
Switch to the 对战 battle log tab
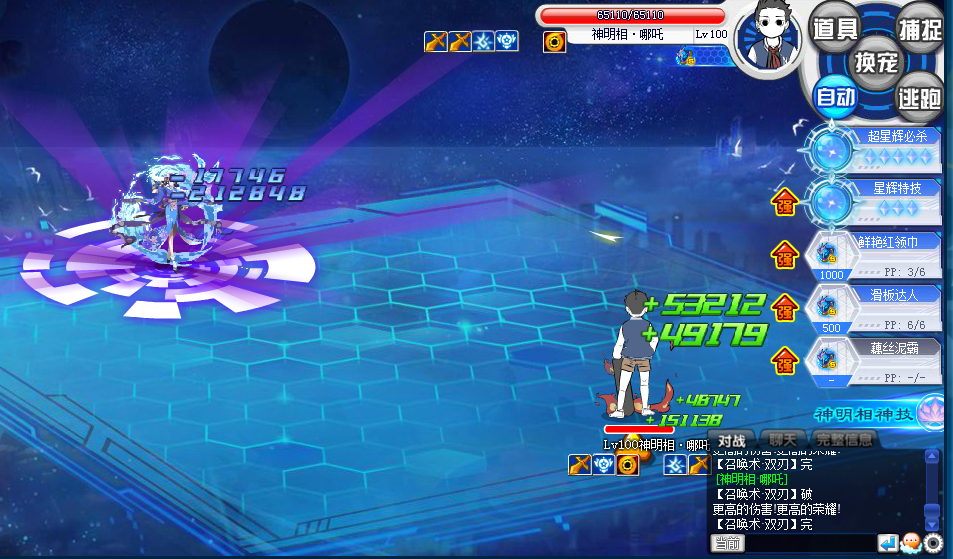click(733, 440)
